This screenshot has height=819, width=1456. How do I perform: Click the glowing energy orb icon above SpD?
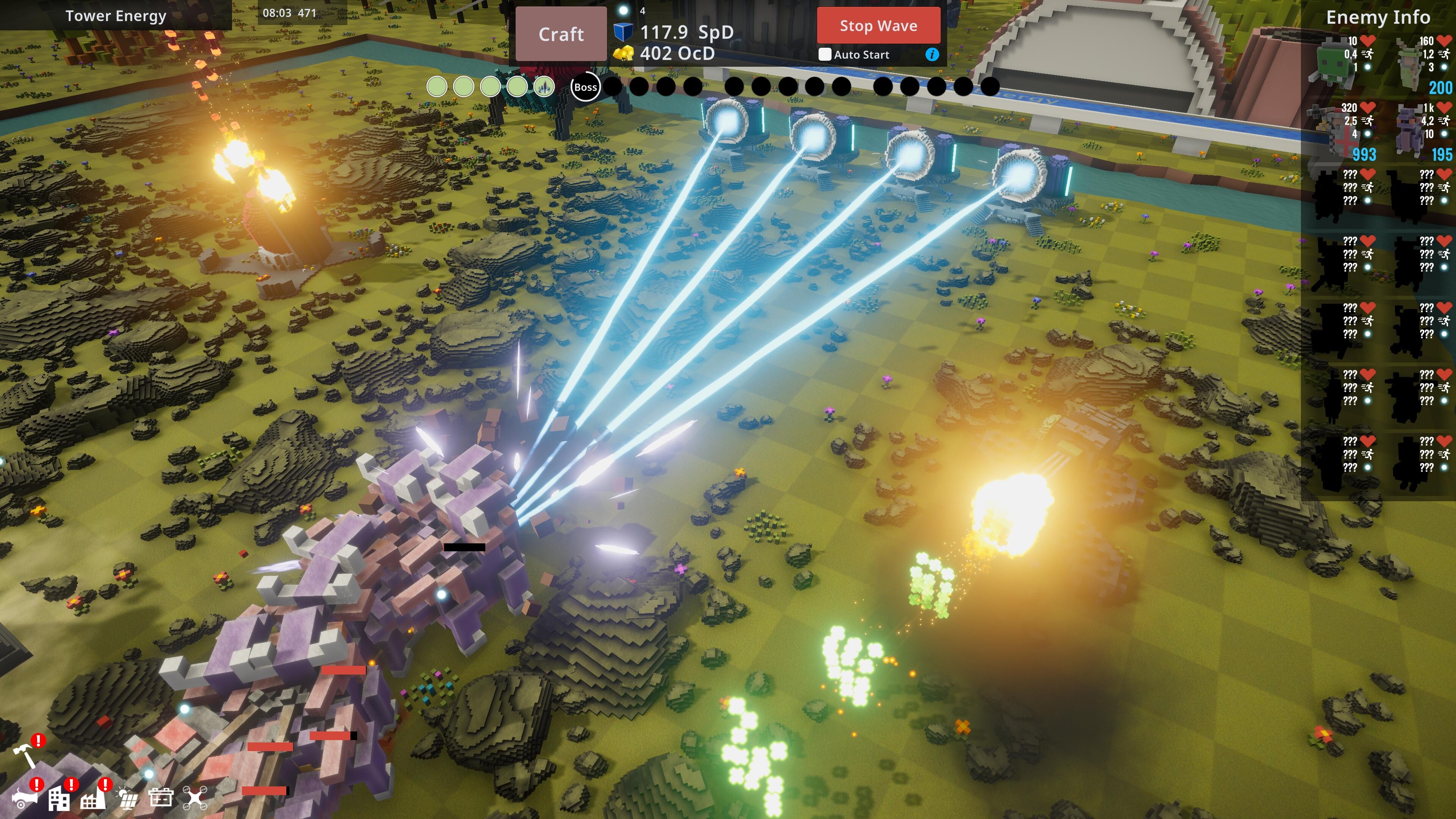(x=623, y=9)
